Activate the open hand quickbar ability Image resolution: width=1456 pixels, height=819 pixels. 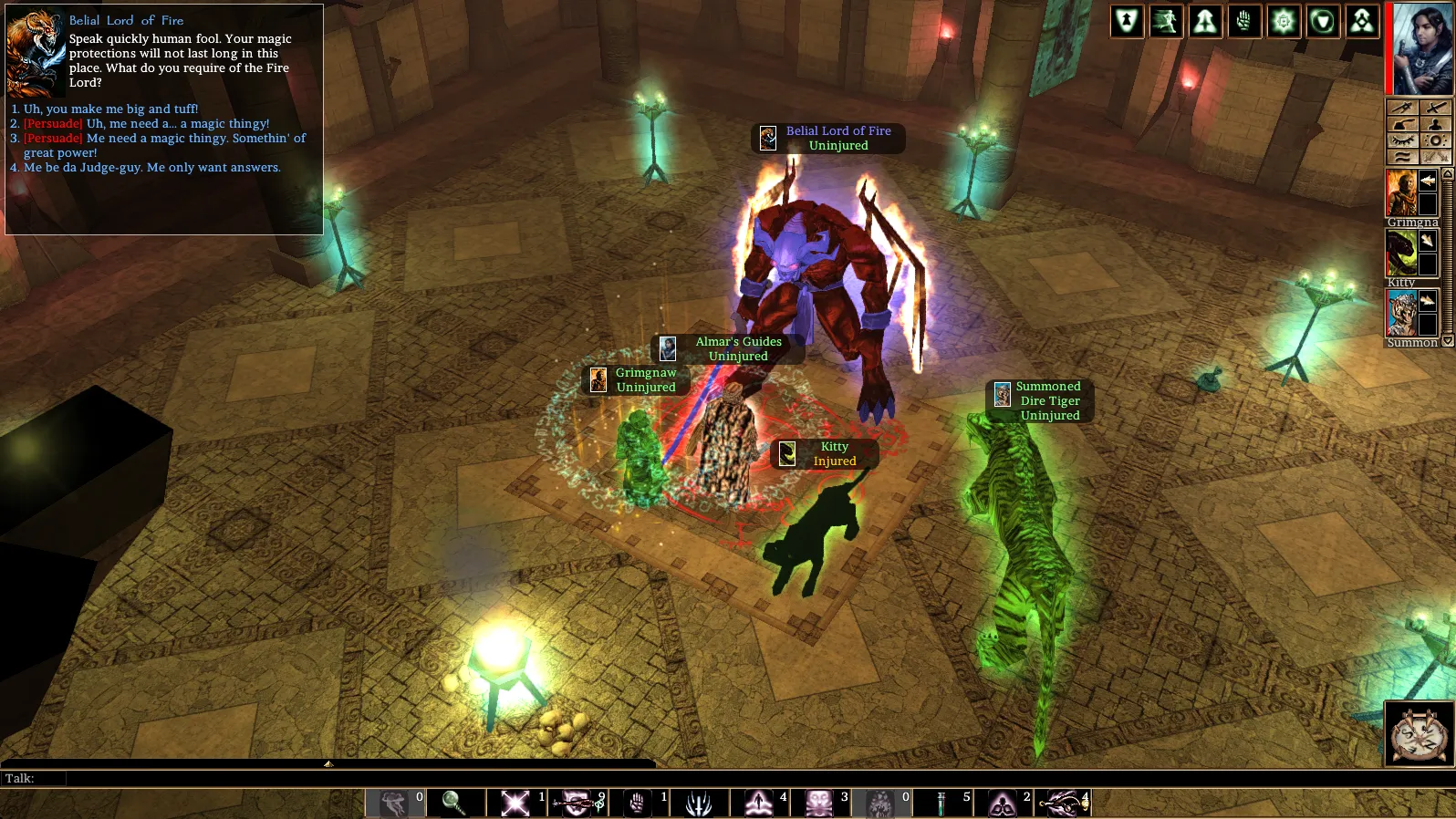click(x=637, y=803)
